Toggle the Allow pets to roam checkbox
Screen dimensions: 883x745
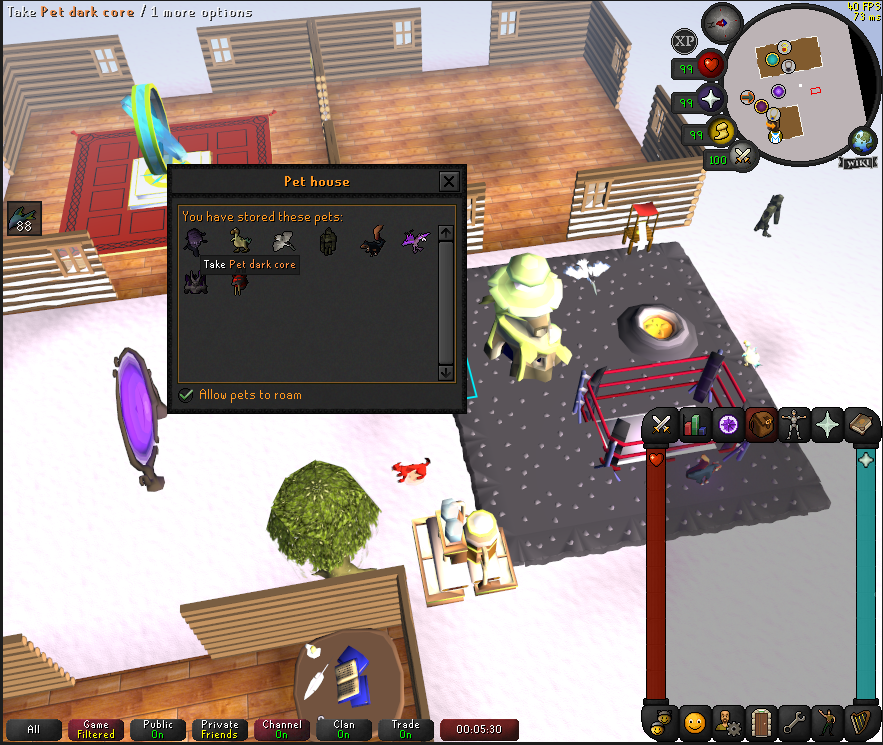tap(186, 395)
